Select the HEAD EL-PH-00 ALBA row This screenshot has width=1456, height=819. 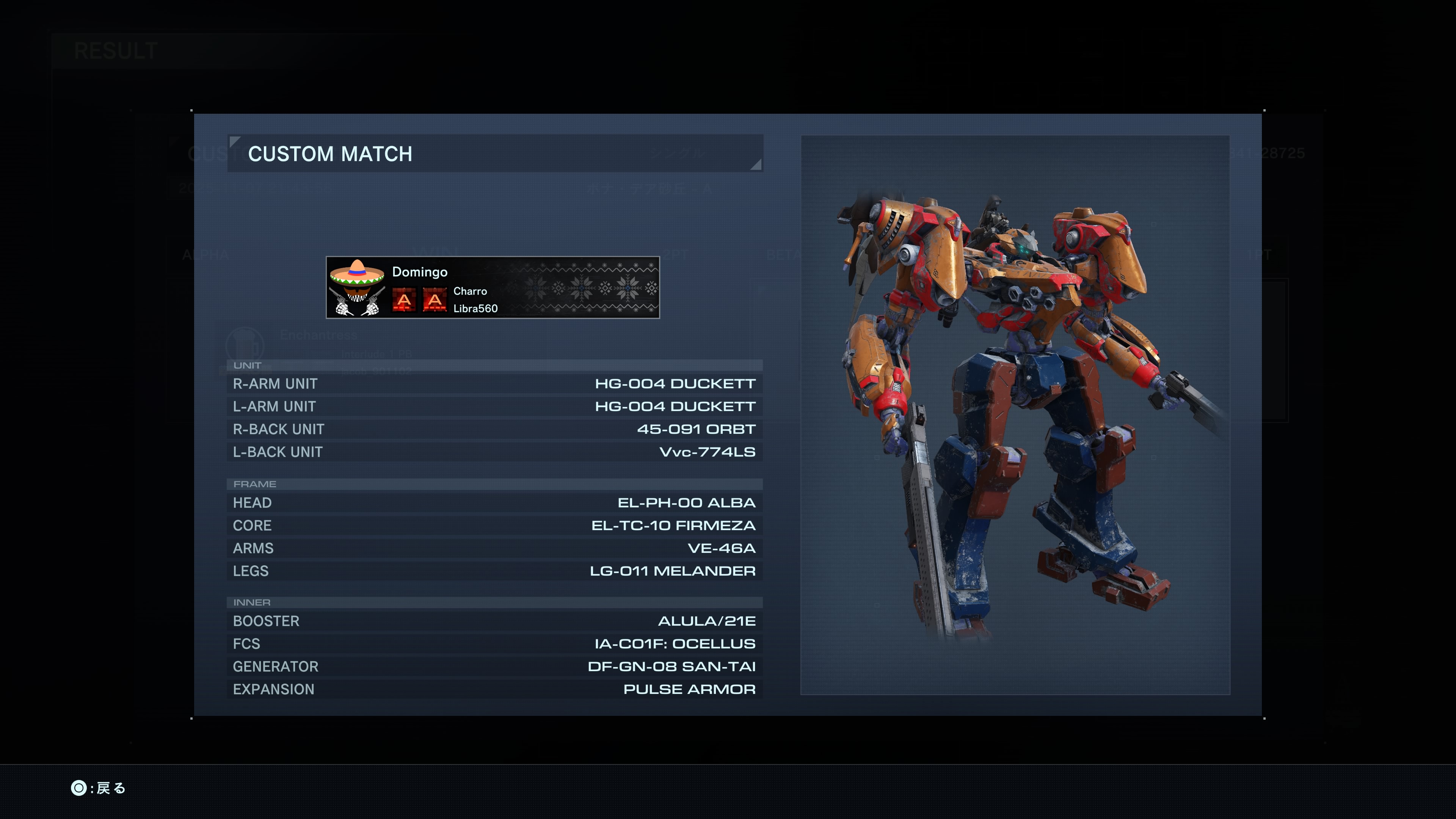coord(494,502)
